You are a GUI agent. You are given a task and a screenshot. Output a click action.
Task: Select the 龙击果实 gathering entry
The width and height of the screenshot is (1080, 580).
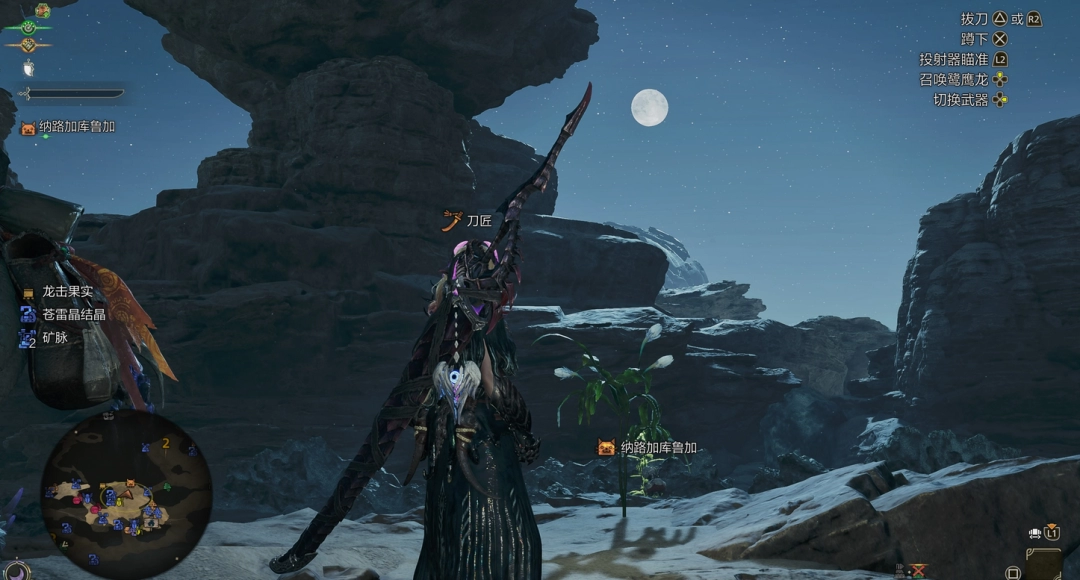click(67, 292)
